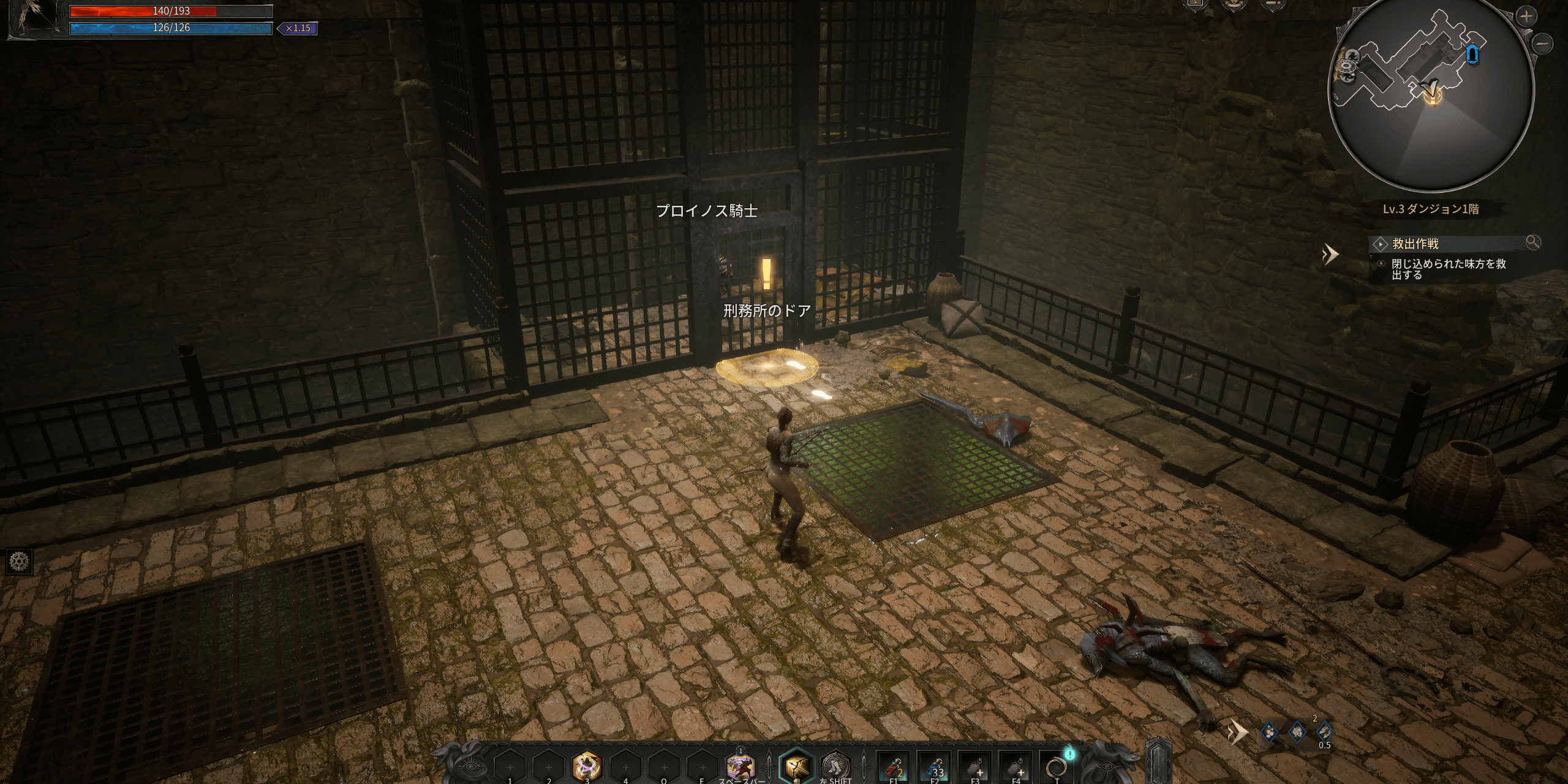The width and height of the screenshot is (1568, 784).
Task: Inspect the hexagon cluster buff icon
Action: click(x=1270, y=731)
